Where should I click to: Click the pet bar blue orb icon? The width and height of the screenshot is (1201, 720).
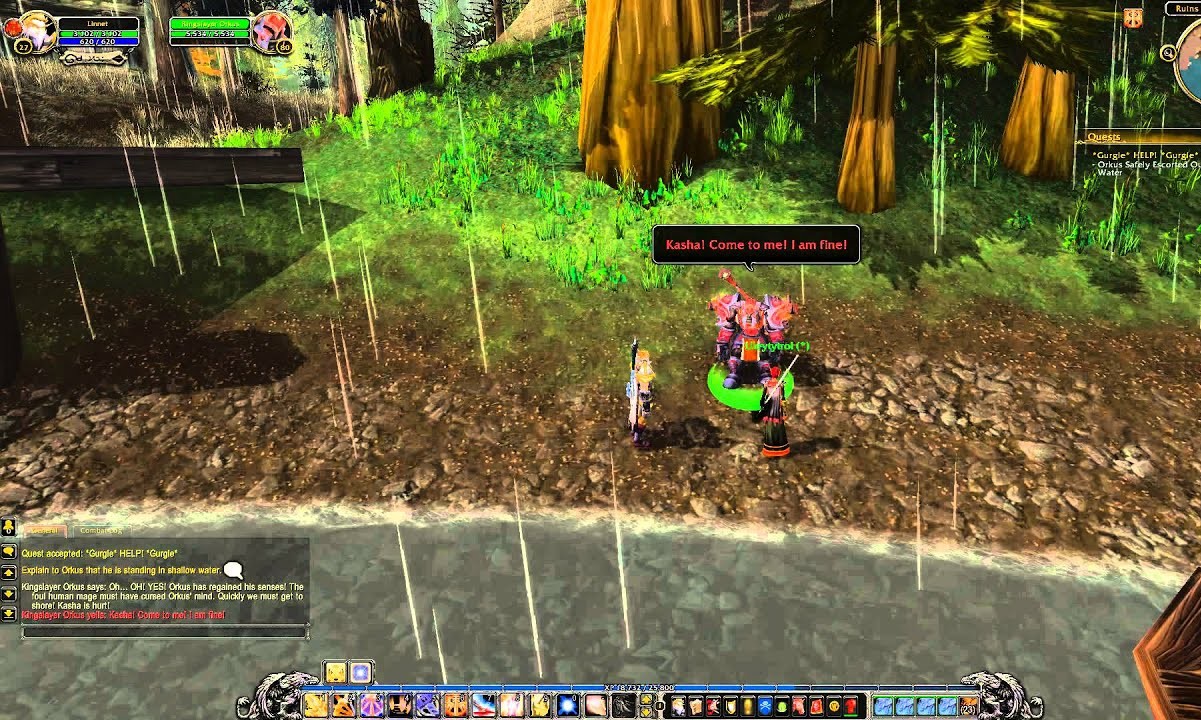click(x=360, y=672)
